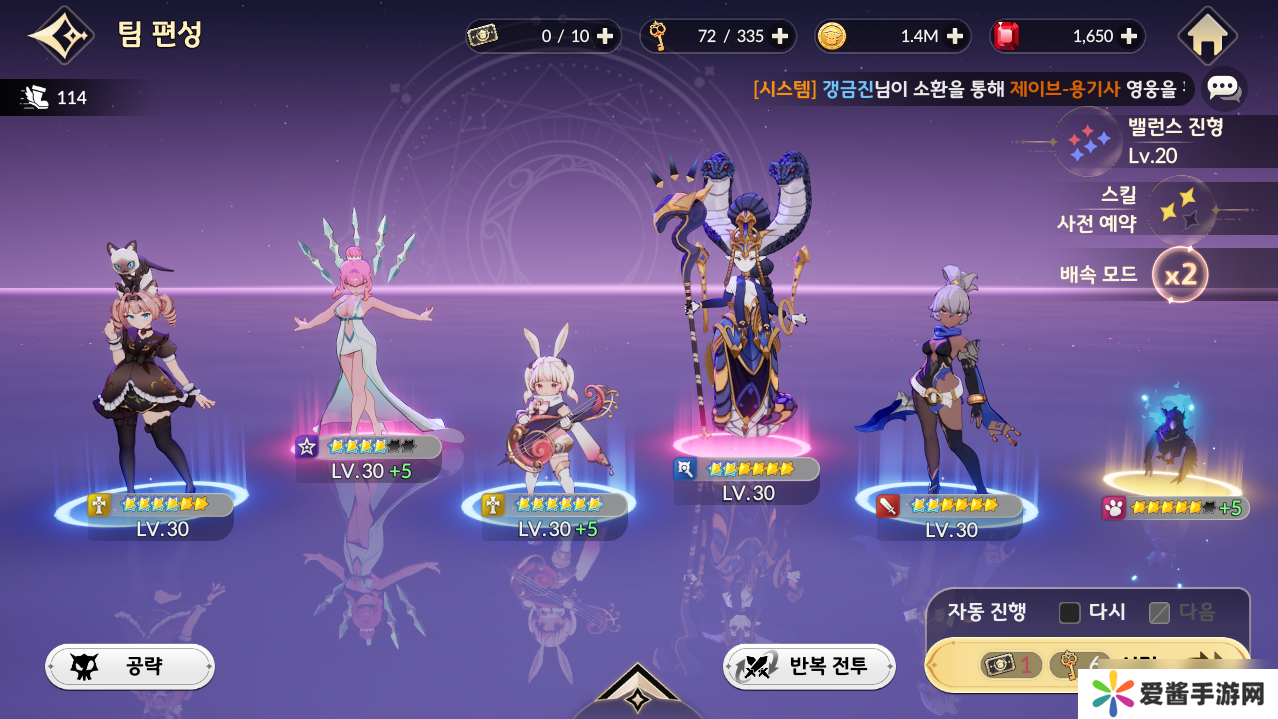Open 스킬 사전 예약 skill presets

(1181, 209)
